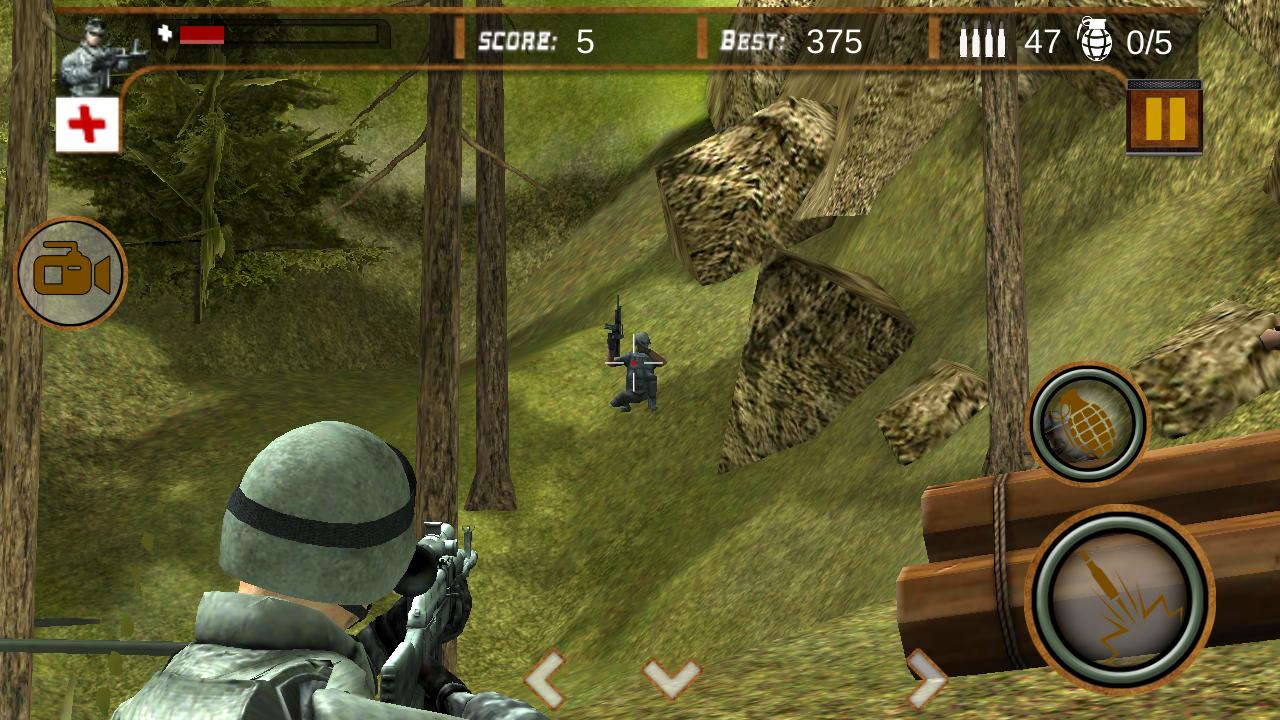Tap the left arrow movement control
The width and height of the screenshot is (1280, 720).
coord(545,680)
